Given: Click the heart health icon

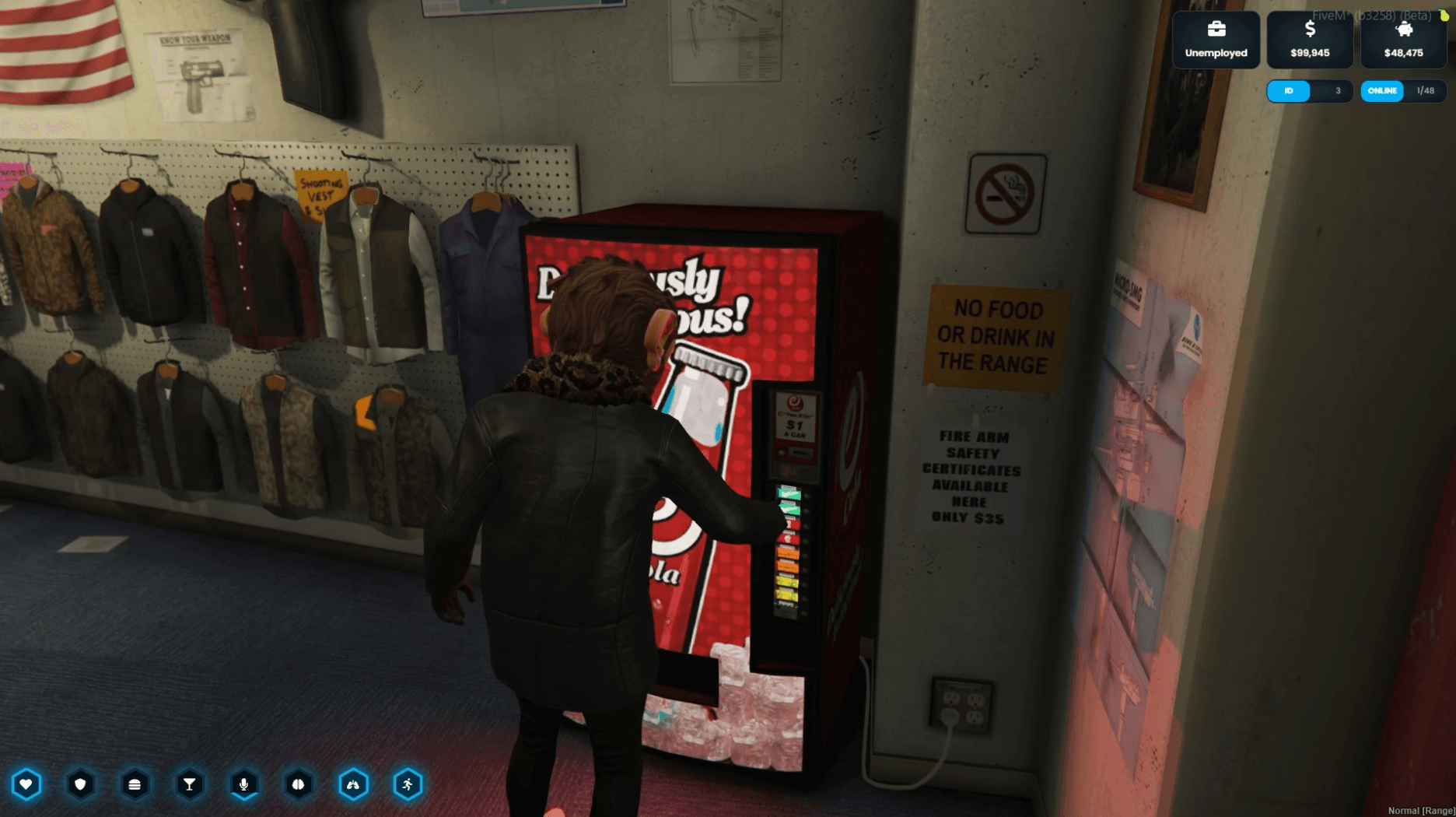Looking at the screenshot, I should point(26,784).
